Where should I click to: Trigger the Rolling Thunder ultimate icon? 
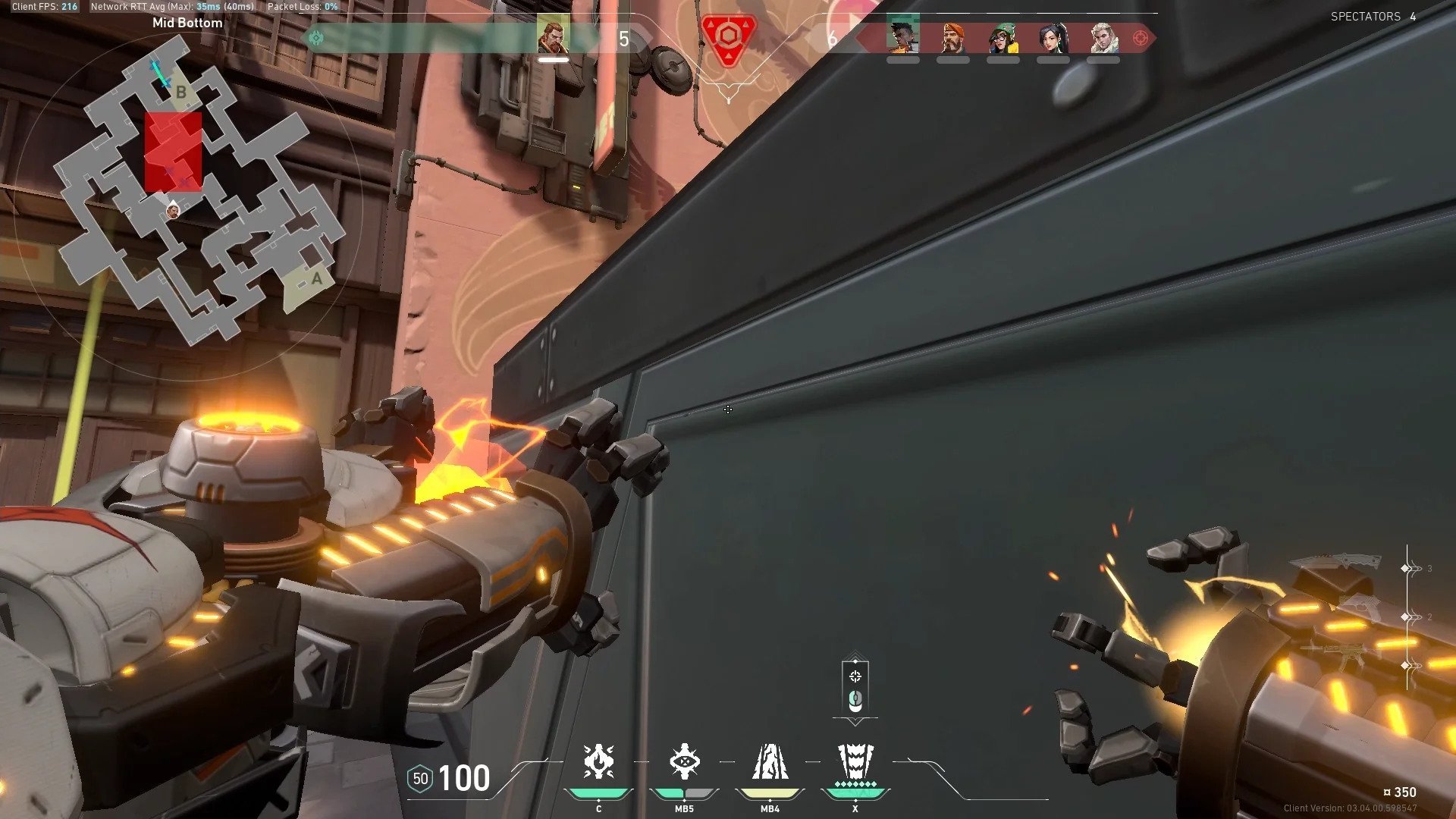[855, 762]
